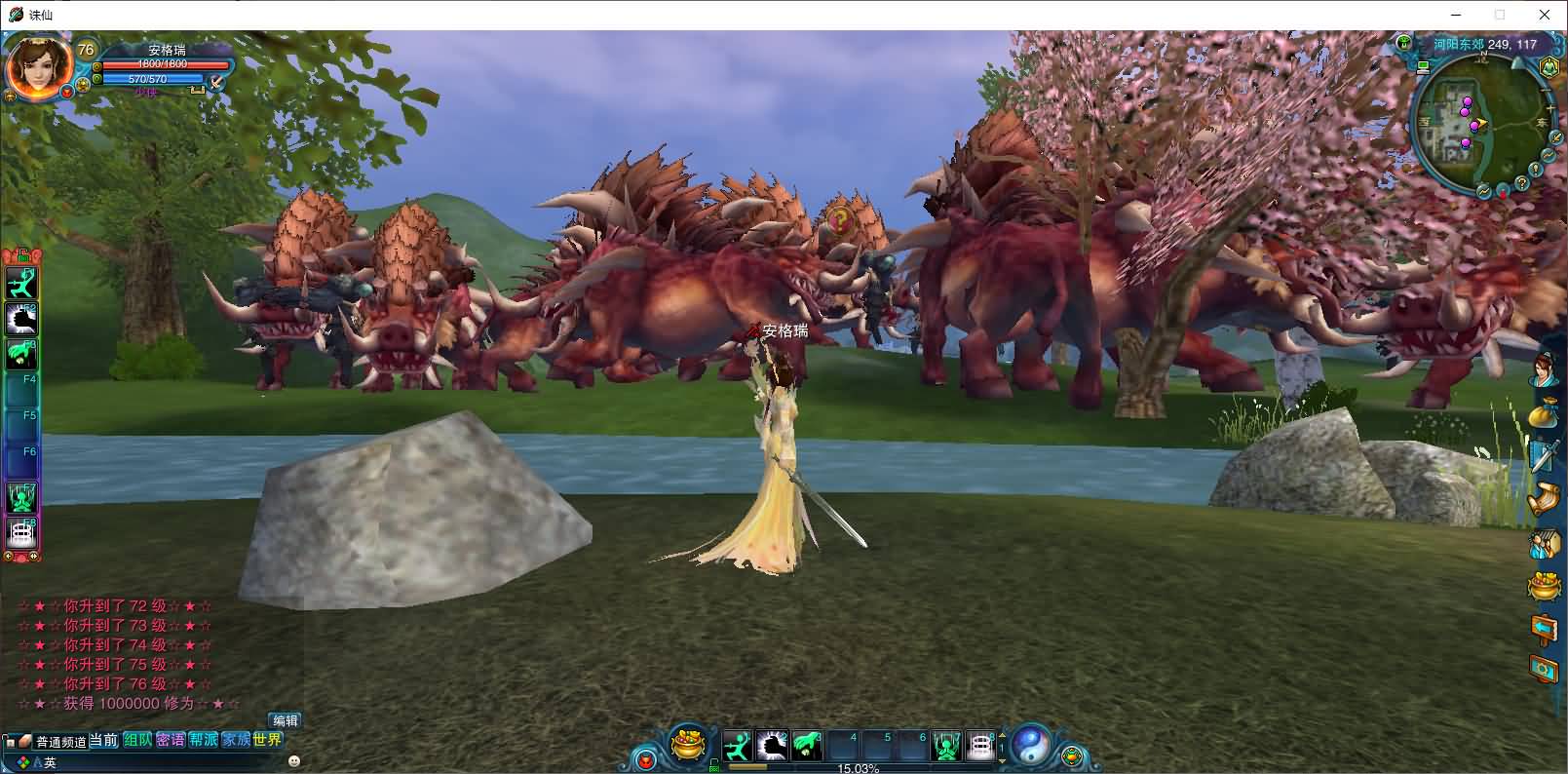This screenshot has height=774, width=1568.
Task: Click the yin-yang orb button
Action: pos(1031,745)
